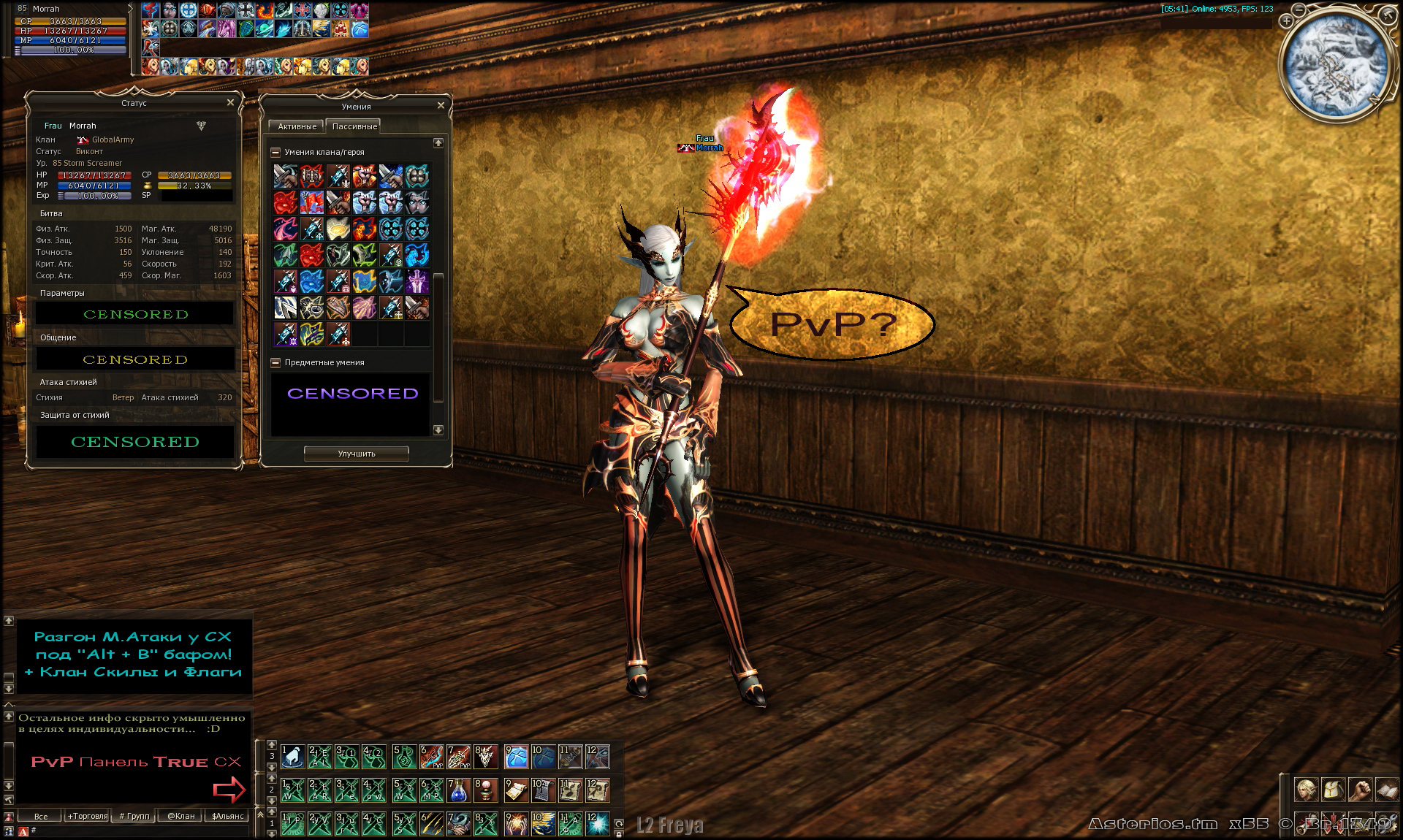This screenshot has width=1403, height=840.
Task: Use the blue mana potion hotbar slot
Action: [x=459, y=790]
